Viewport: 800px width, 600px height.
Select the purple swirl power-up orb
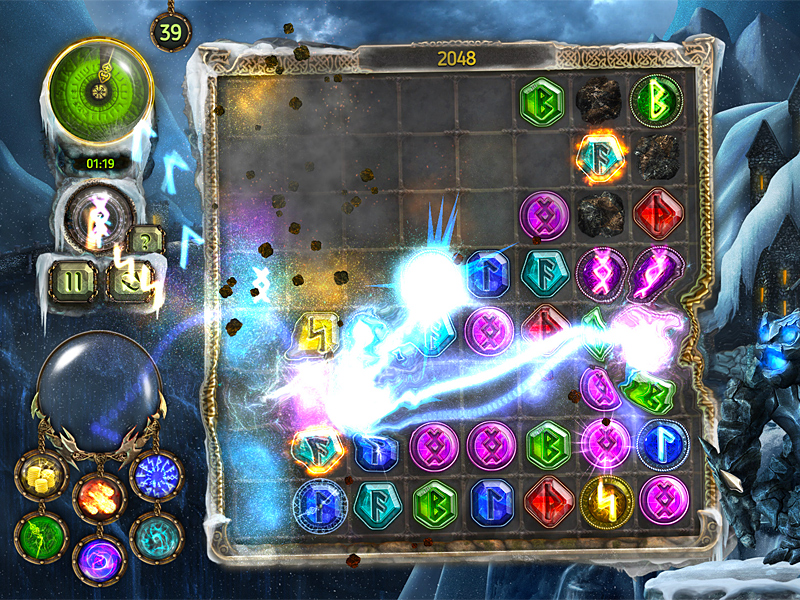[100, 560]
